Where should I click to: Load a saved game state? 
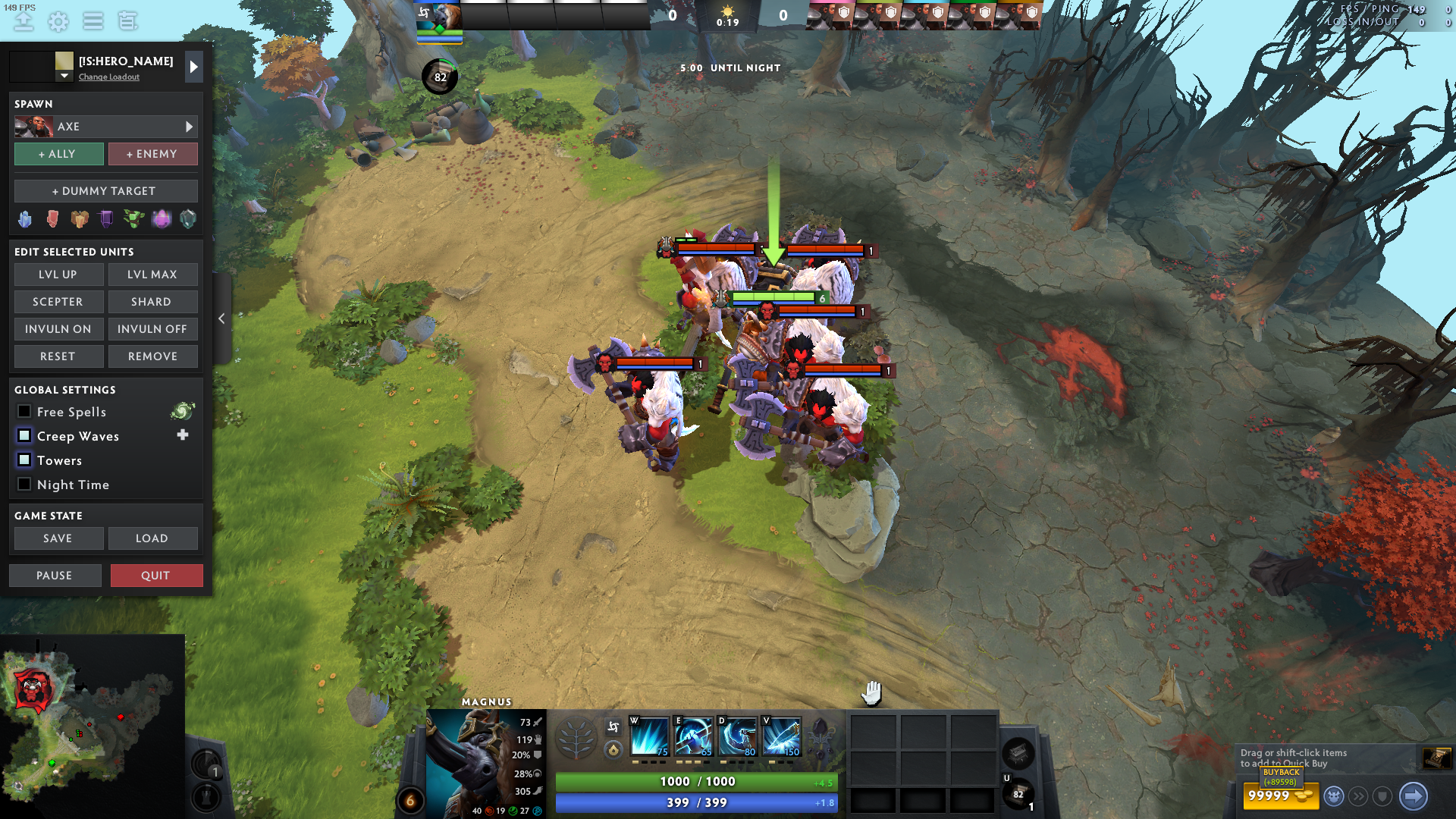pyautogui.click(x=152, y=538)
